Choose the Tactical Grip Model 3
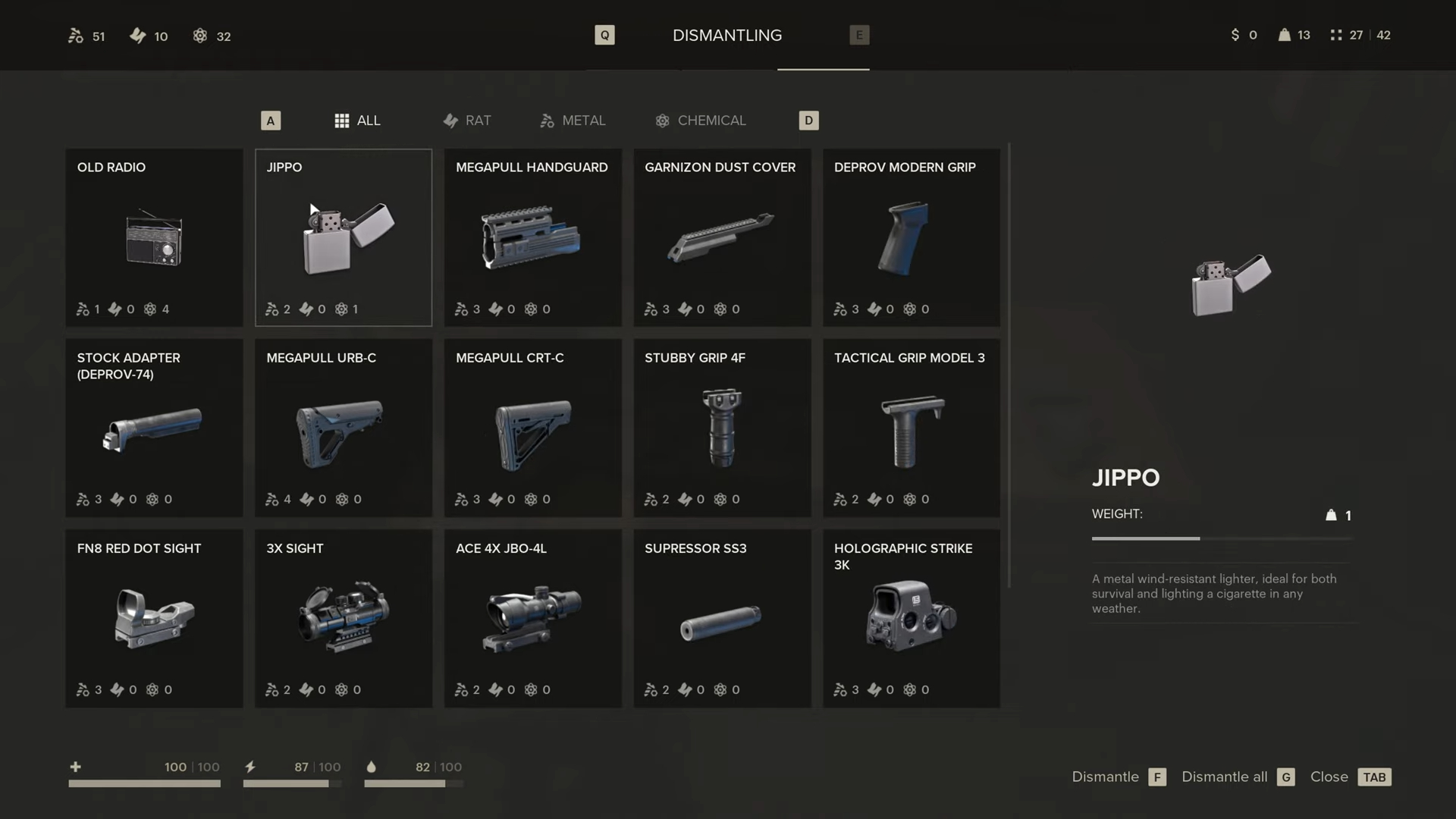This screenshot has height=819, width=1456. point(911,428)
